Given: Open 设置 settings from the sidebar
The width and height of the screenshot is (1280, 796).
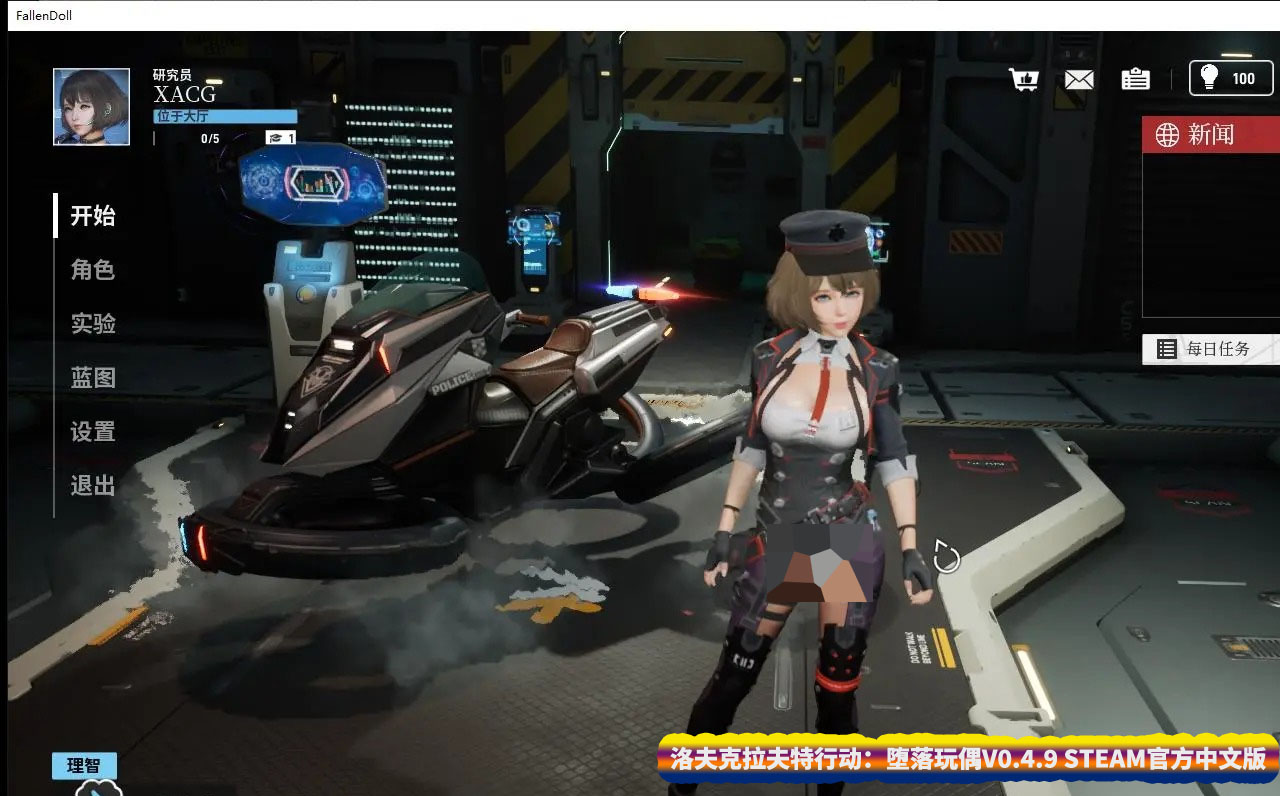Looking at the screenshot, I should pyautogui.click(x=91, y=431).
